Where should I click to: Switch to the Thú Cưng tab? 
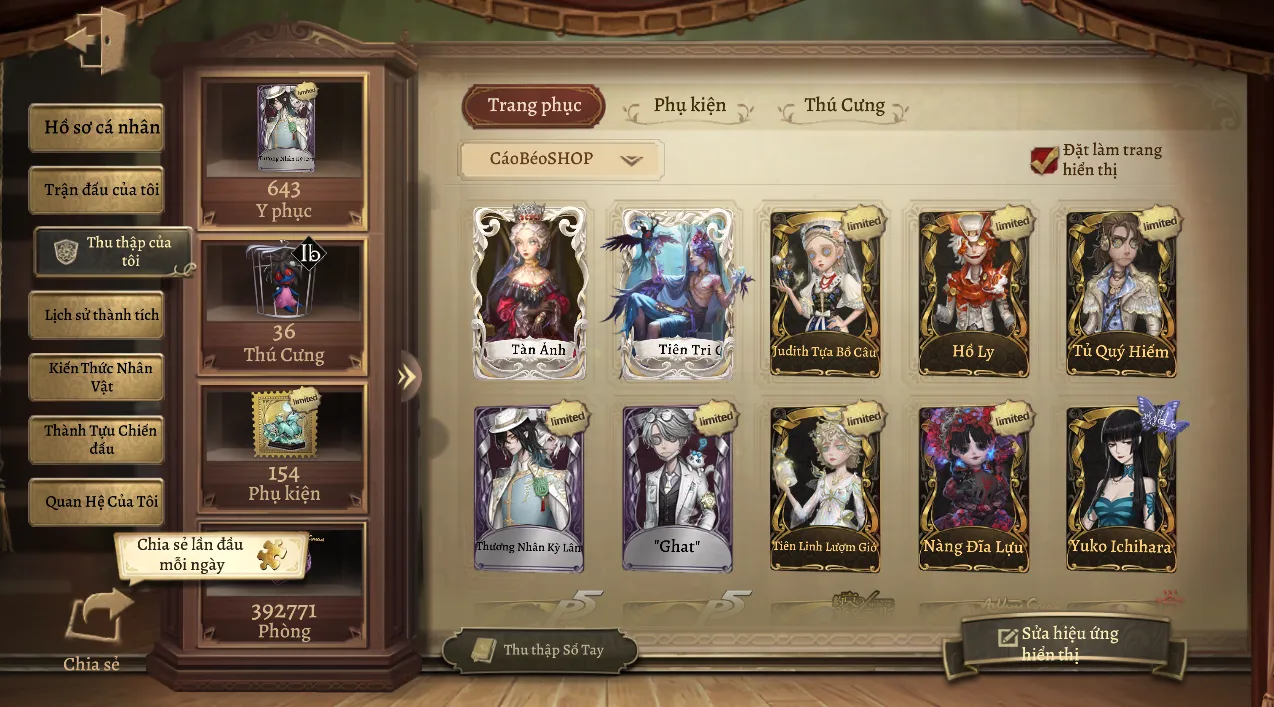pyautogui.click(x=844, y=106)
